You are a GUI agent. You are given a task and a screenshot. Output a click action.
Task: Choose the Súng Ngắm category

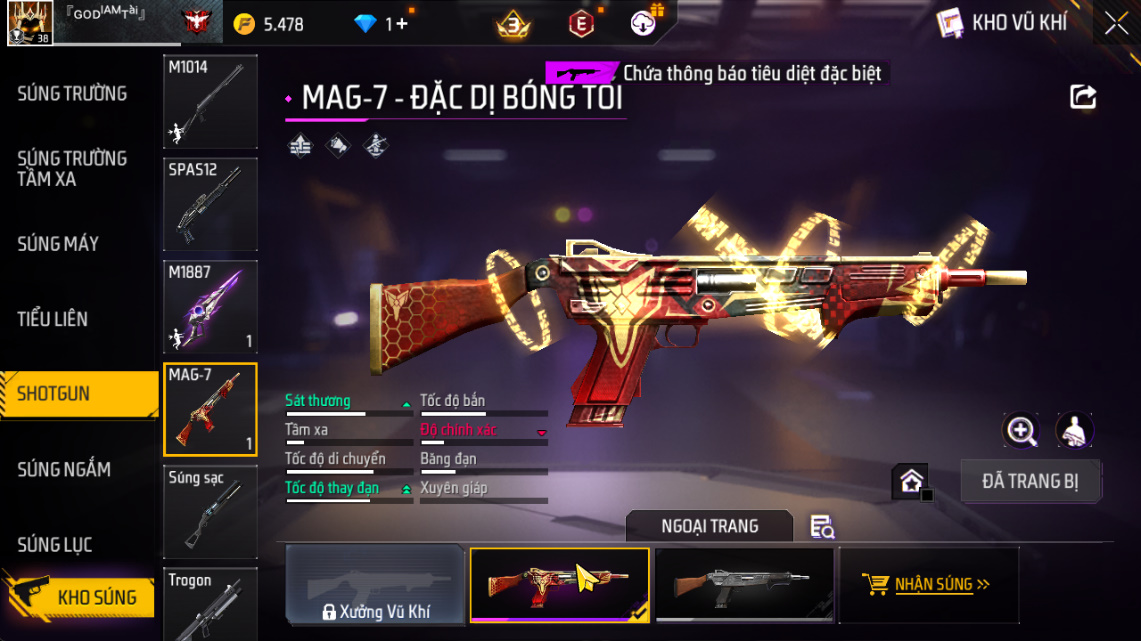pyautogui.click(x=64, y=469)
